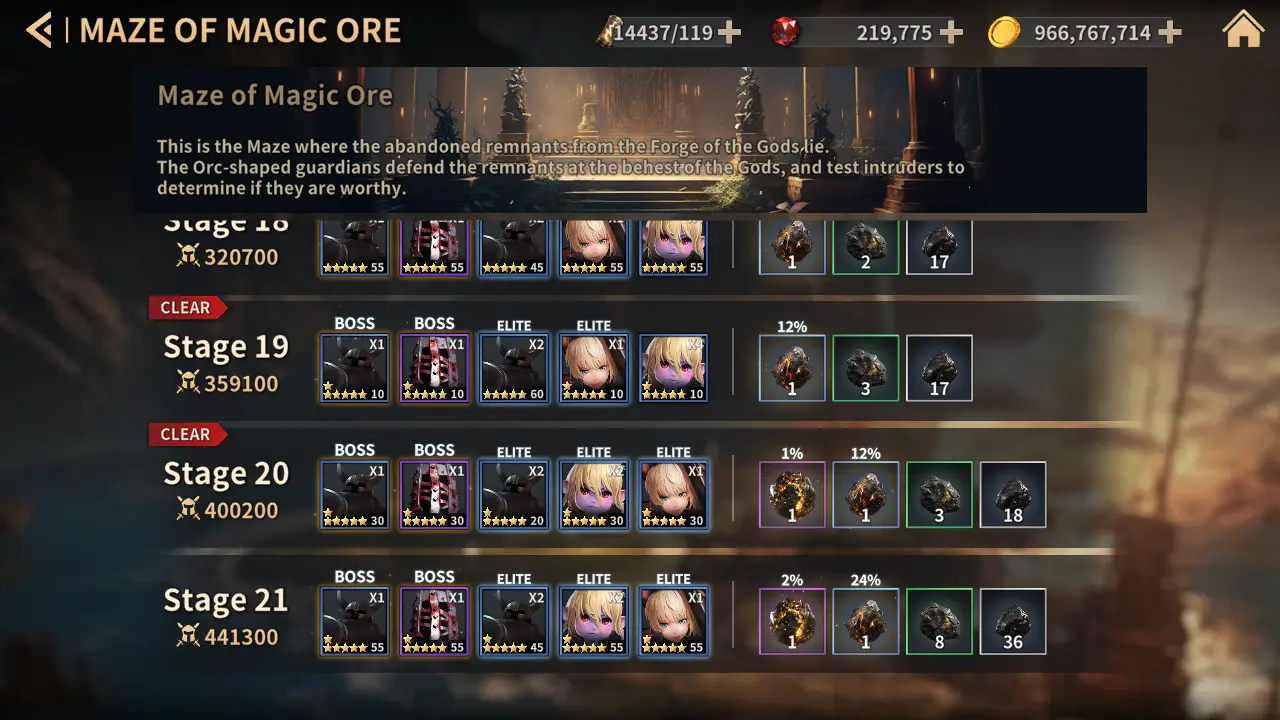View Stage 21's first helmeted boss enemy
Screen dimensions: 1280x720
355,621
